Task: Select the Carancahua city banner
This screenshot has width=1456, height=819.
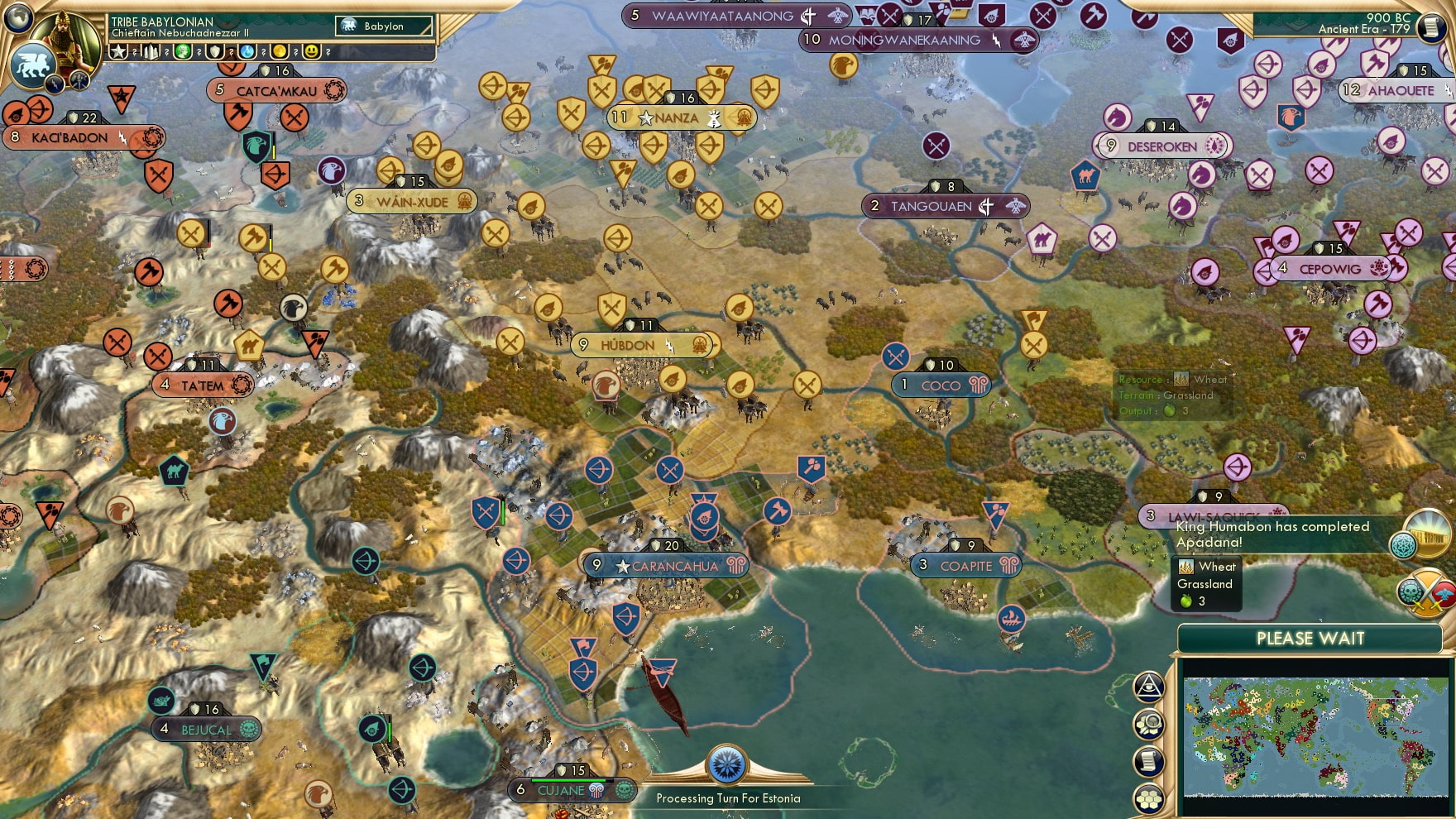Action: 667,566
